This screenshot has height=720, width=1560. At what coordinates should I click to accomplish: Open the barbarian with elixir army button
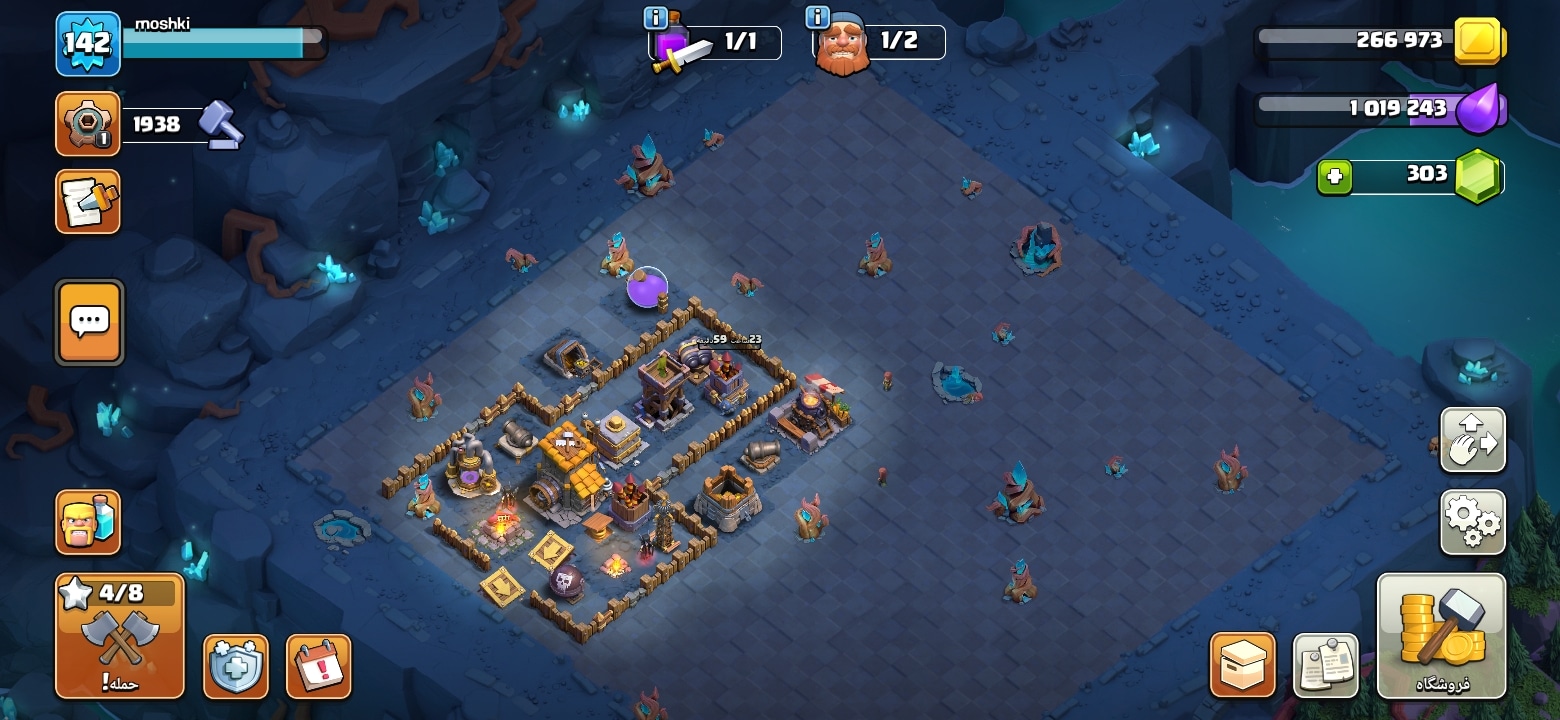coord(88,522)
